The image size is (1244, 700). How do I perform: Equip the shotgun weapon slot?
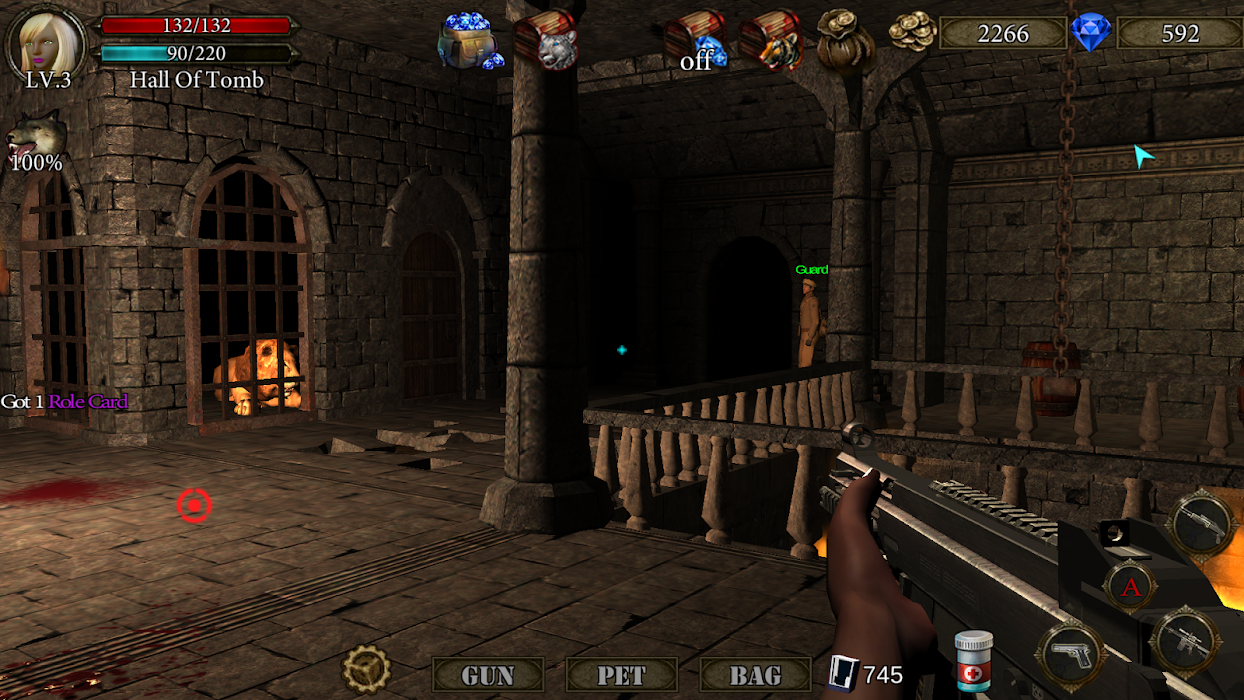coord(1201,522)
